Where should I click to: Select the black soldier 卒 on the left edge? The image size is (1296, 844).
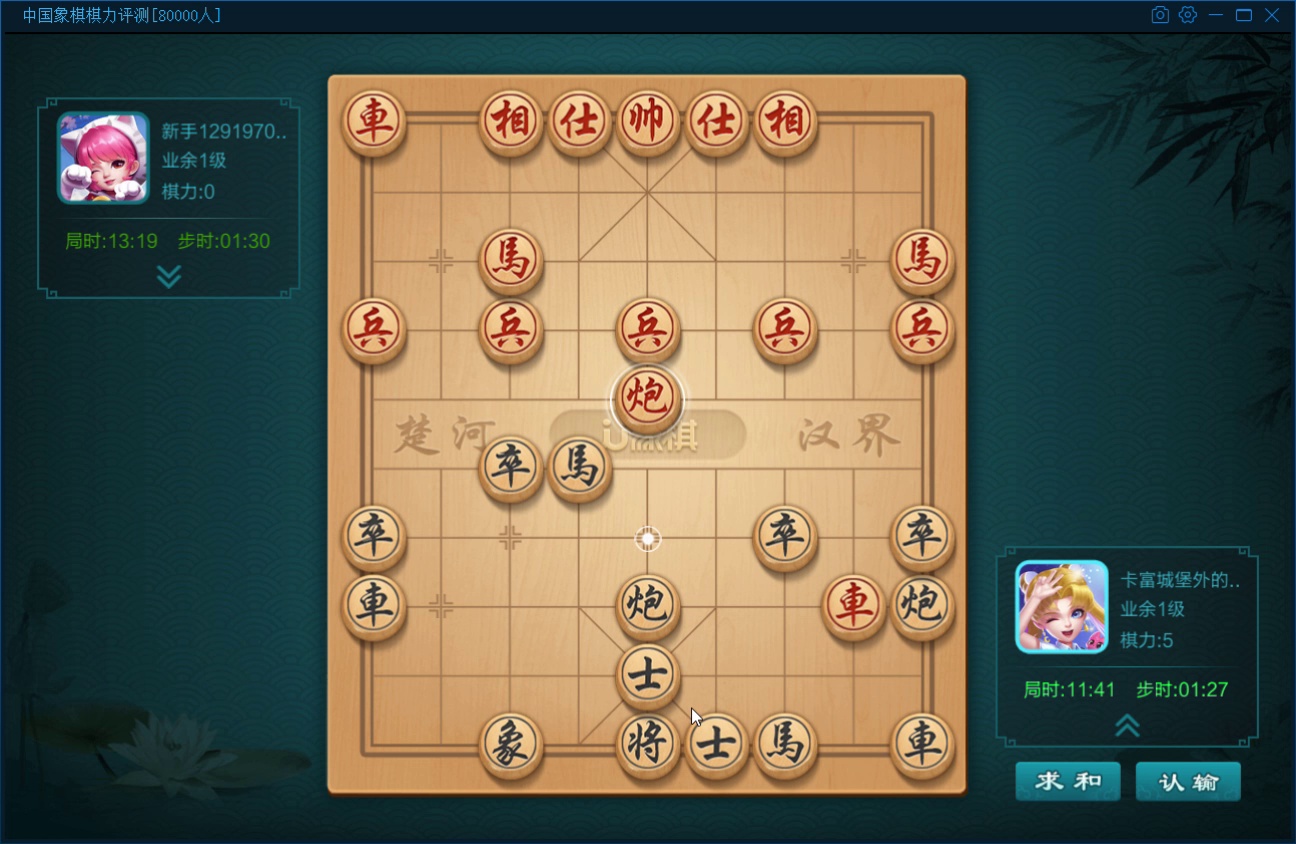pyautogui.click(x=374, y=537)
